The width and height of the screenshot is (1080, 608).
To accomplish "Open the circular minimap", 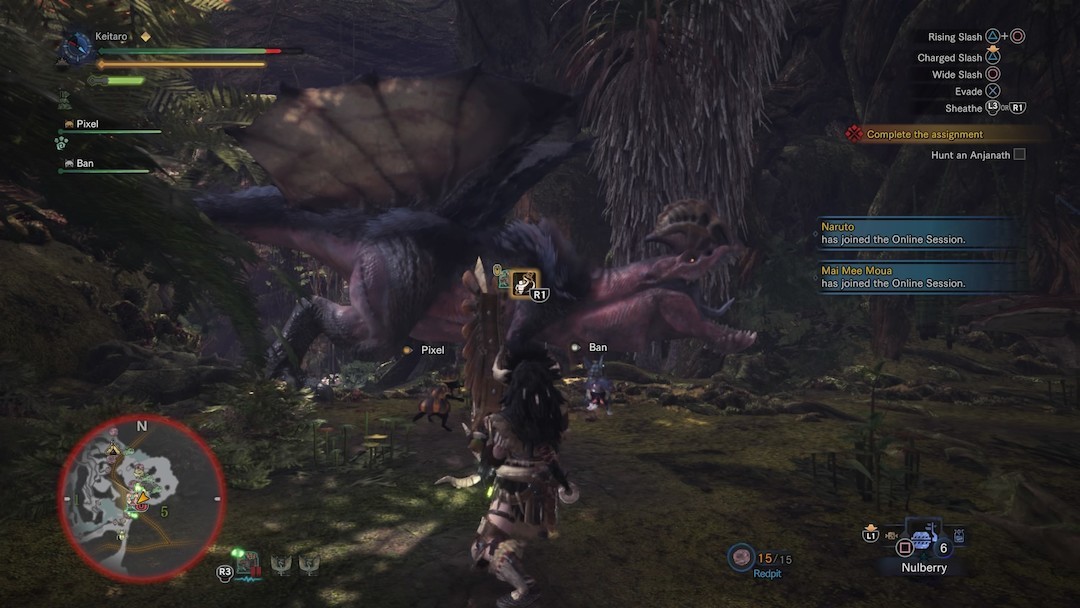I will point(141,497).
